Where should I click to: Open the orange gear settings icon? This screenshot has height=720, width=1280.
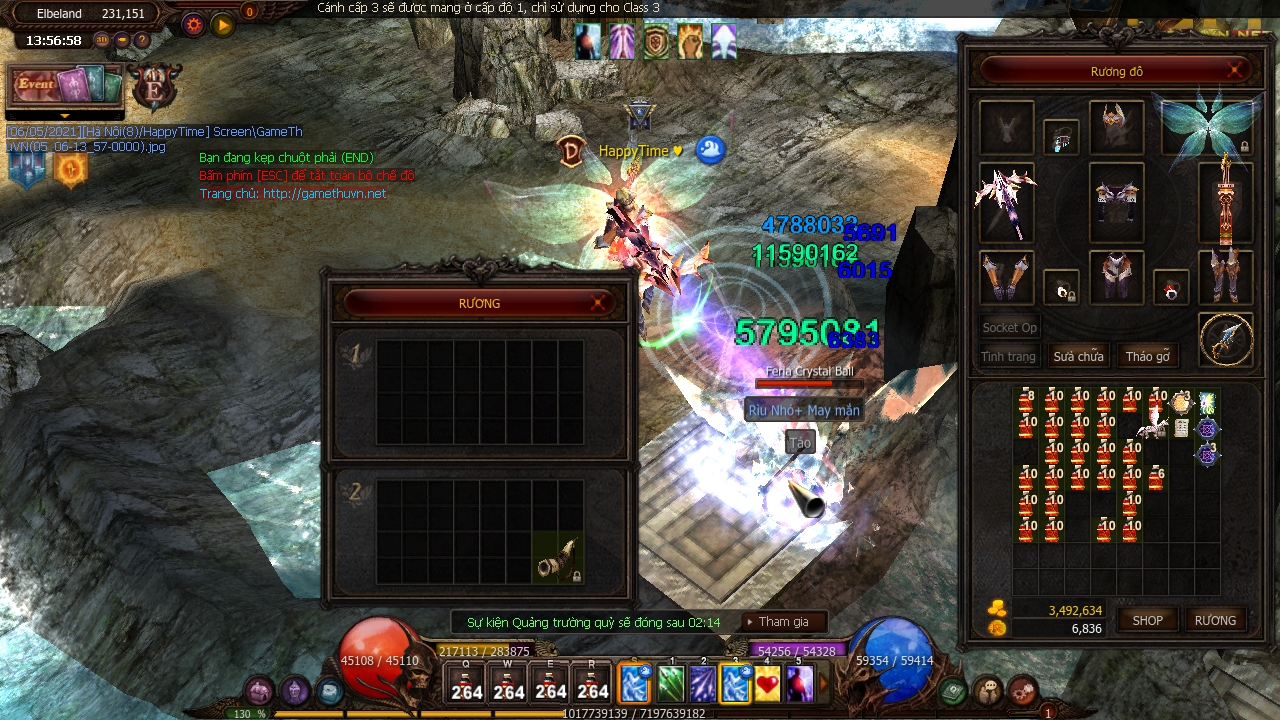point(193,24)
